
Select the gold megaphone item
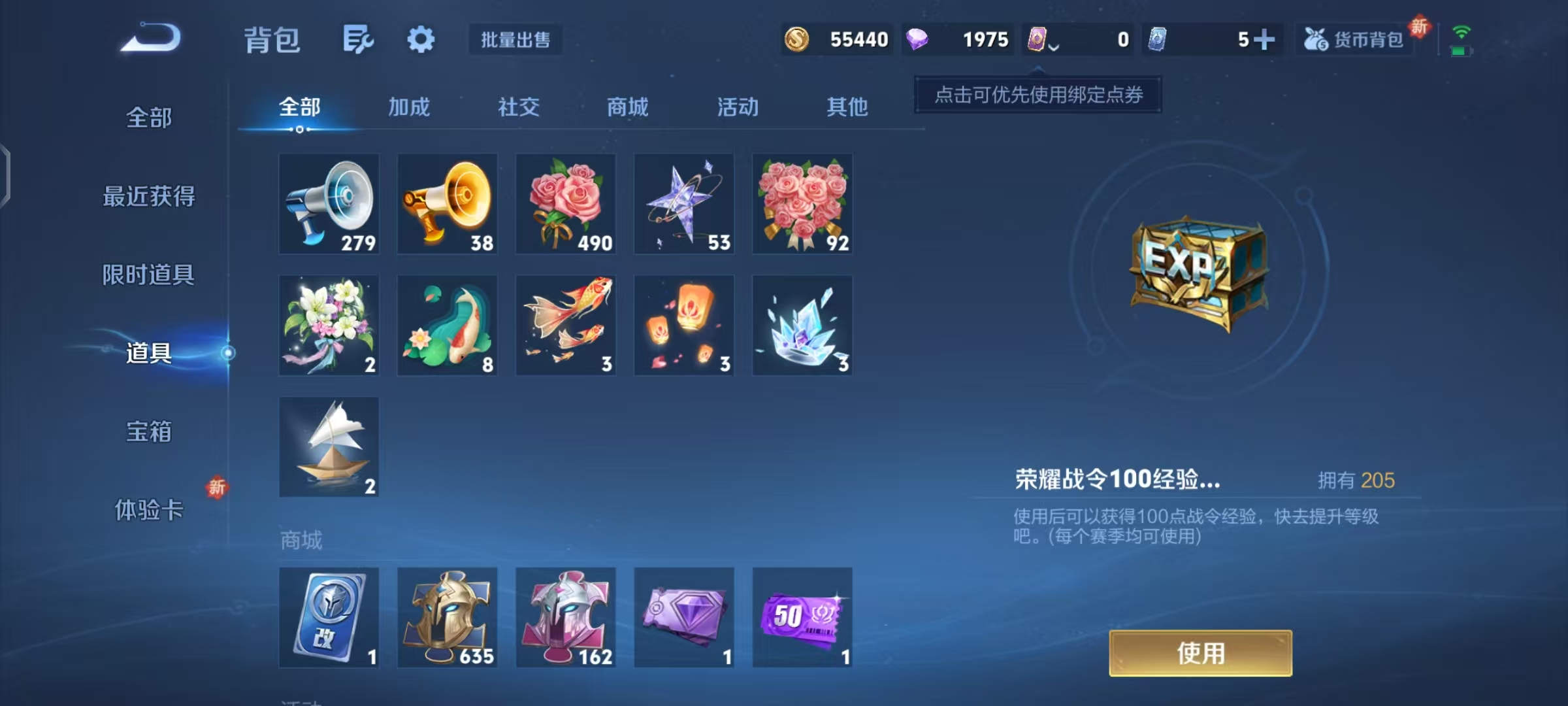448,203
